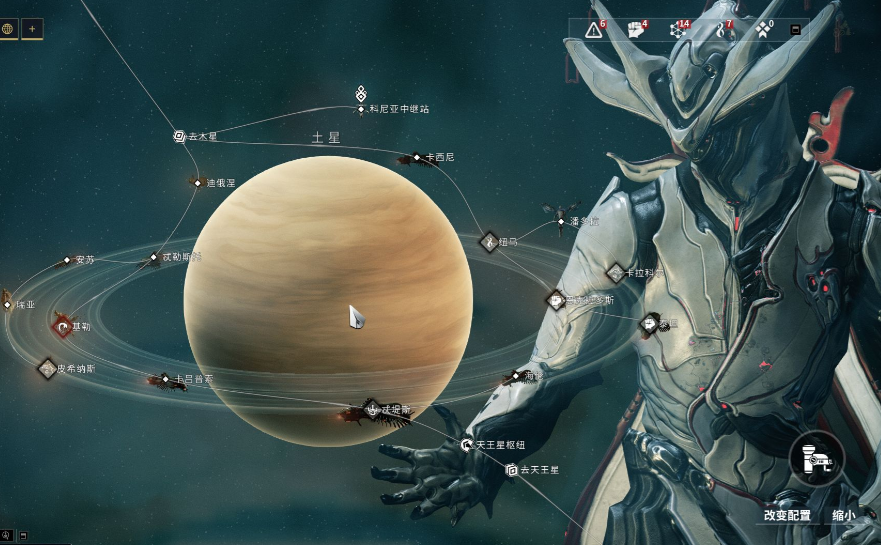The height and width of the screenshot is (545, 881).
Task: Open the red 基勒 mission node
Action: pos(64,326)
